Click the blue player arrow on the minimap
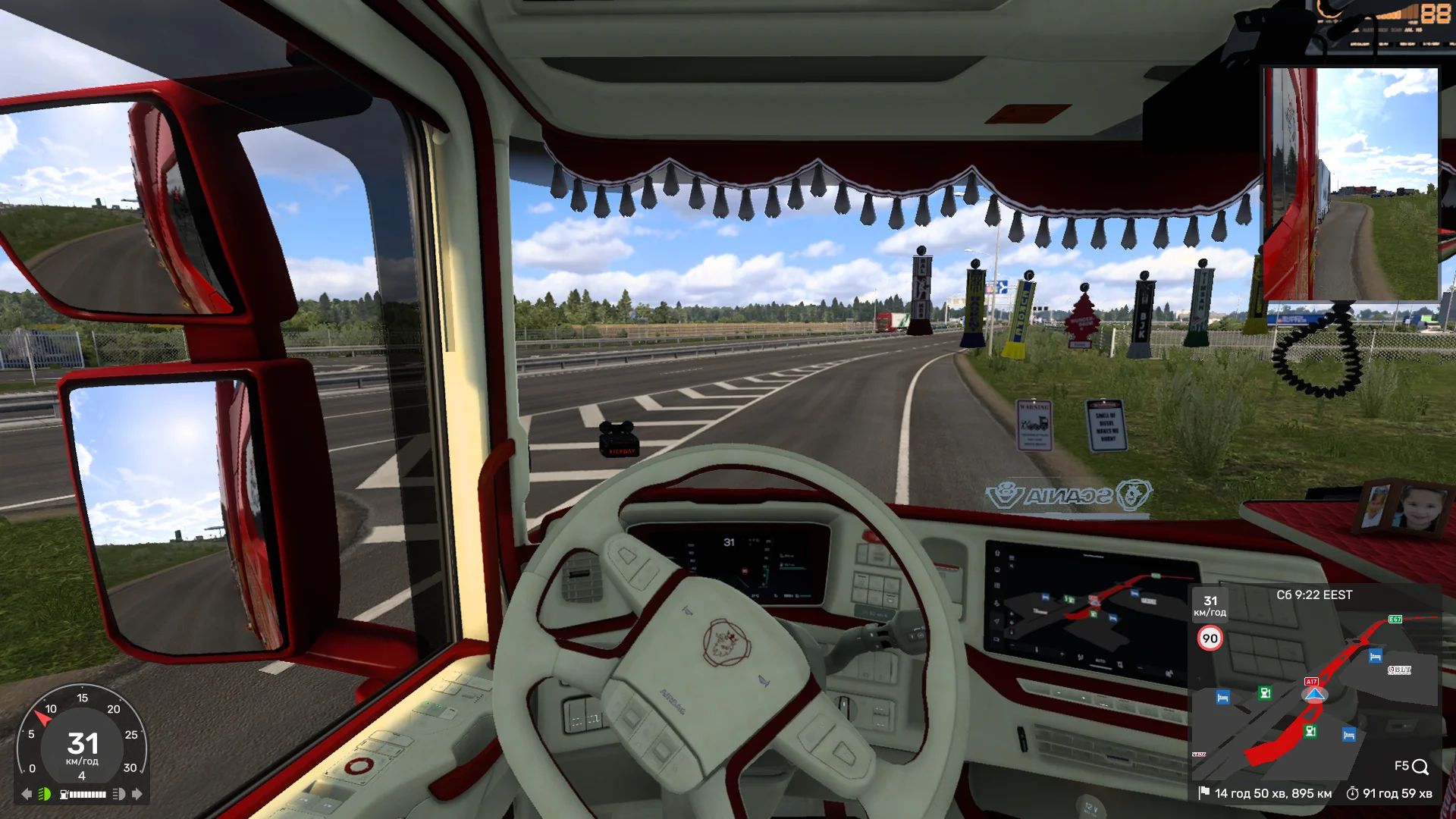Image resolution: width=1456 pixels, height=819 pixels. point(1314,695)
